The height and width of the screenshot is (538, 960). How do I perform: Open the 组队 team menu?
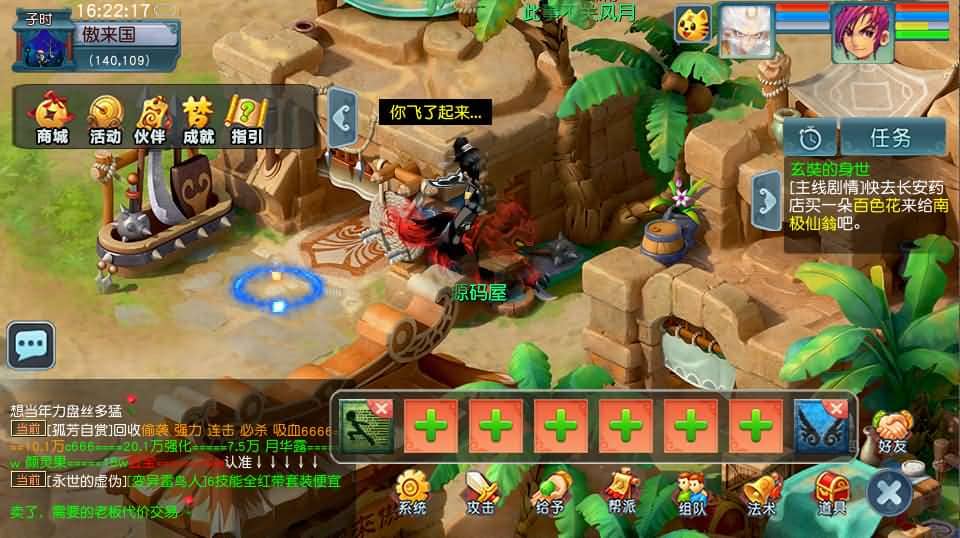point(691,492)
